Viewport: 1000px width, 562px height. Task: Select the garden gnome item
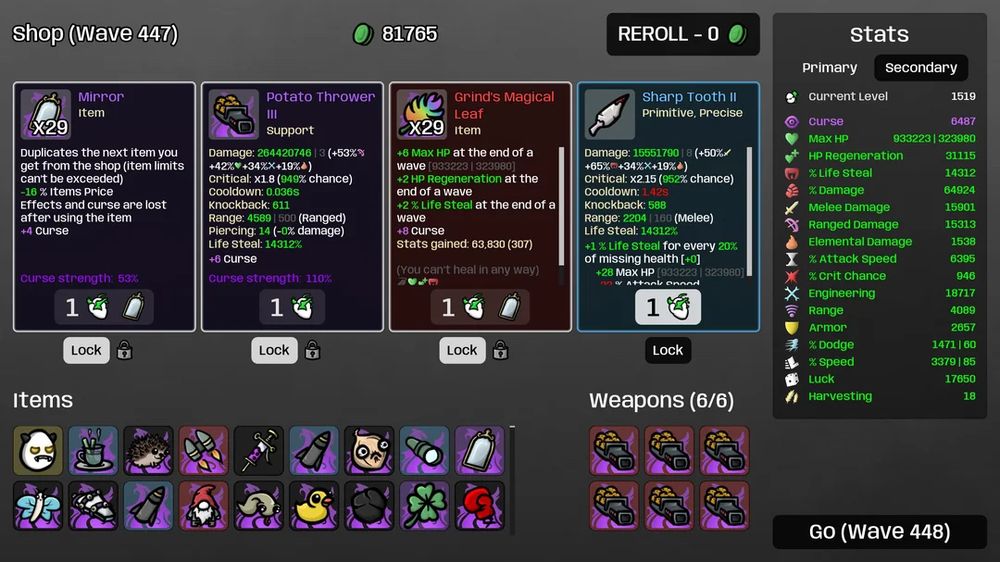204,506
